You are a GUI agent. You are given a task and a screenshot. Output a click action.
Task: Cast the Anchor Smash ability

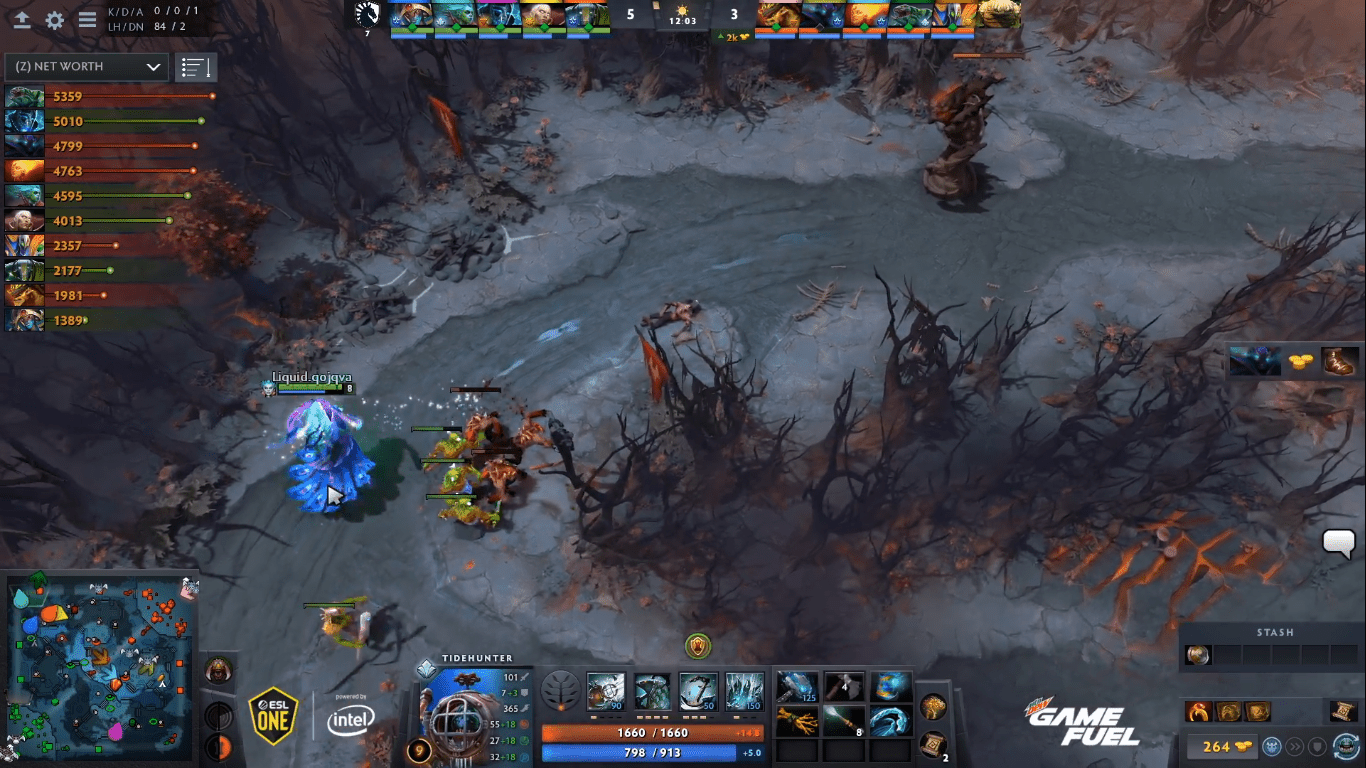(x=698, y=691)
